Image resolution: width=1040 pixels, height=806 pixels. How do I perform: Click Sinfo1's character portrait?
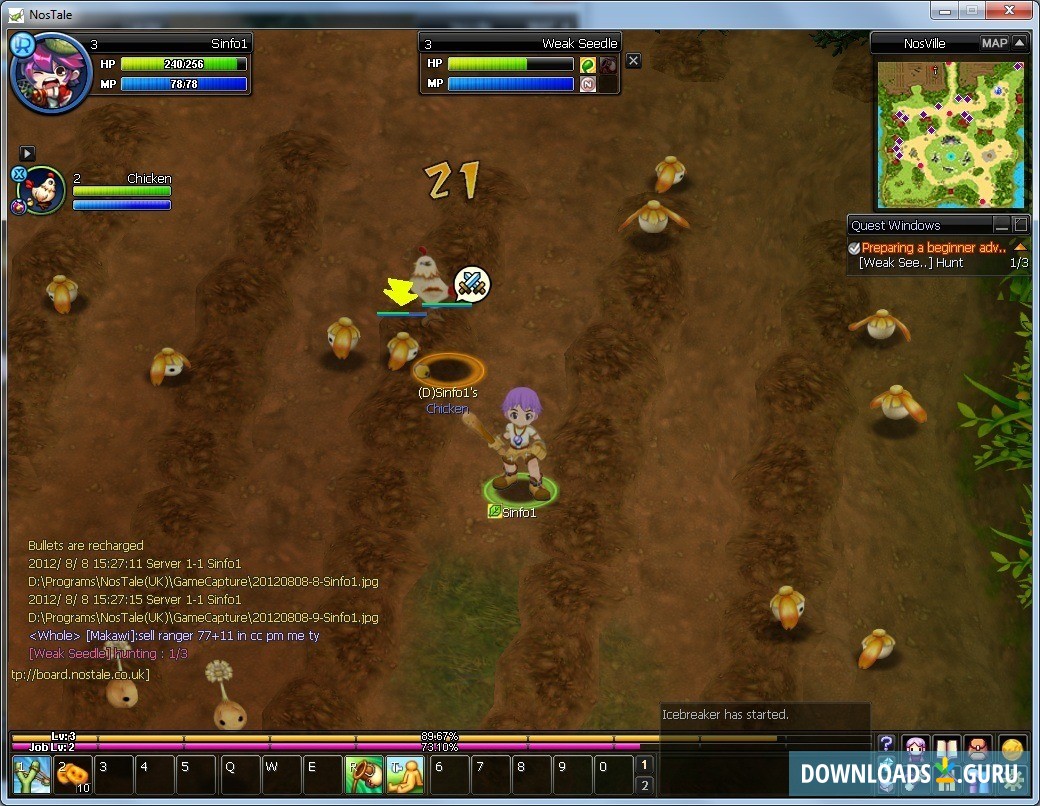(x=49, y=73)
